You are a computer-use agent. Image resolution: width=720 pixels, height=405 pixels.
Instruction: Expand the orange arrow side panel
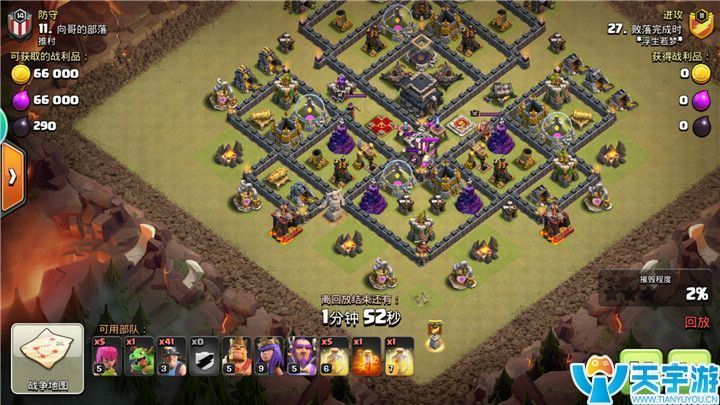[x=12, y=176]
